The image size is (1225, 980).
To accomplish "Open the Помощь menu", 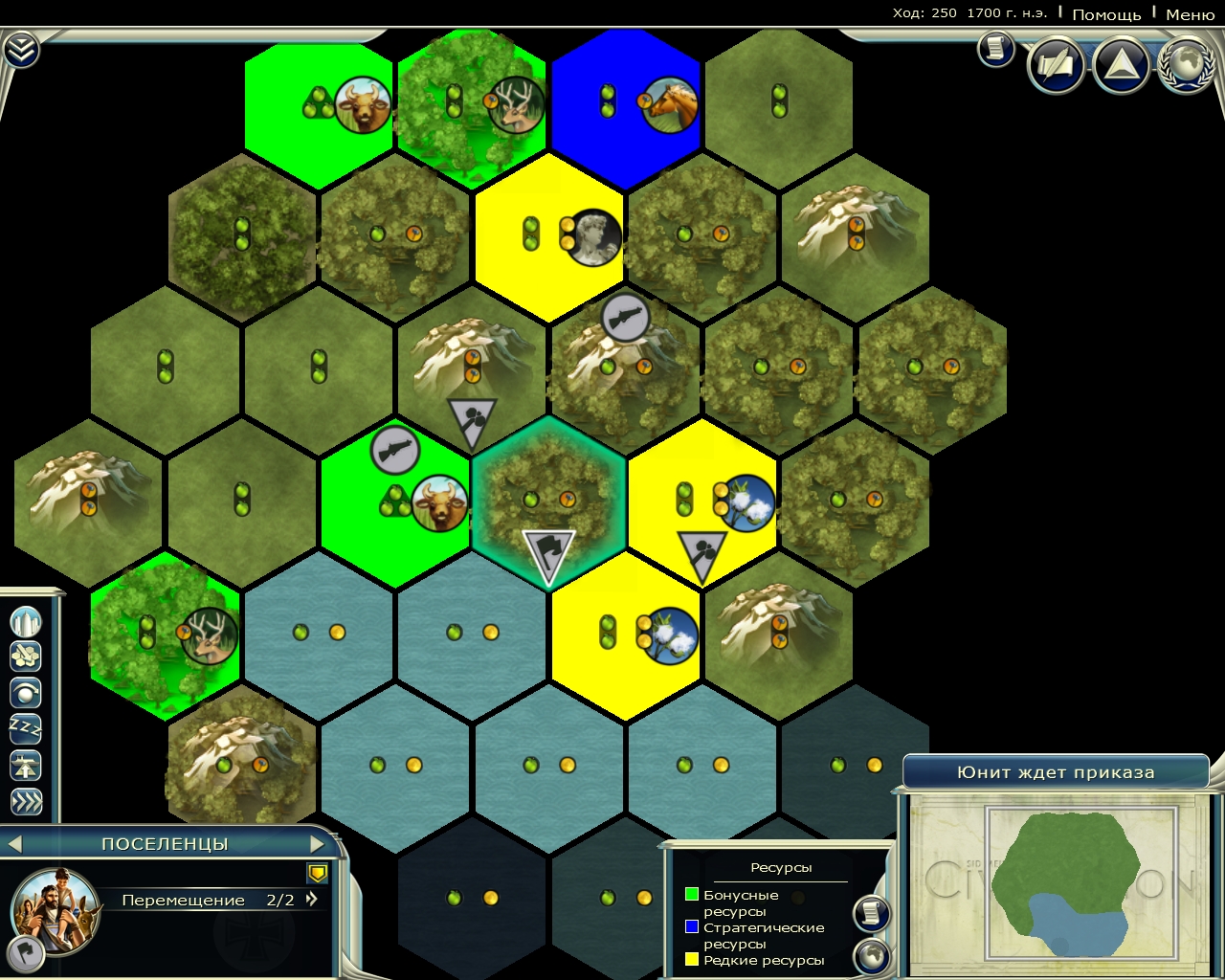I will 1107,14.
